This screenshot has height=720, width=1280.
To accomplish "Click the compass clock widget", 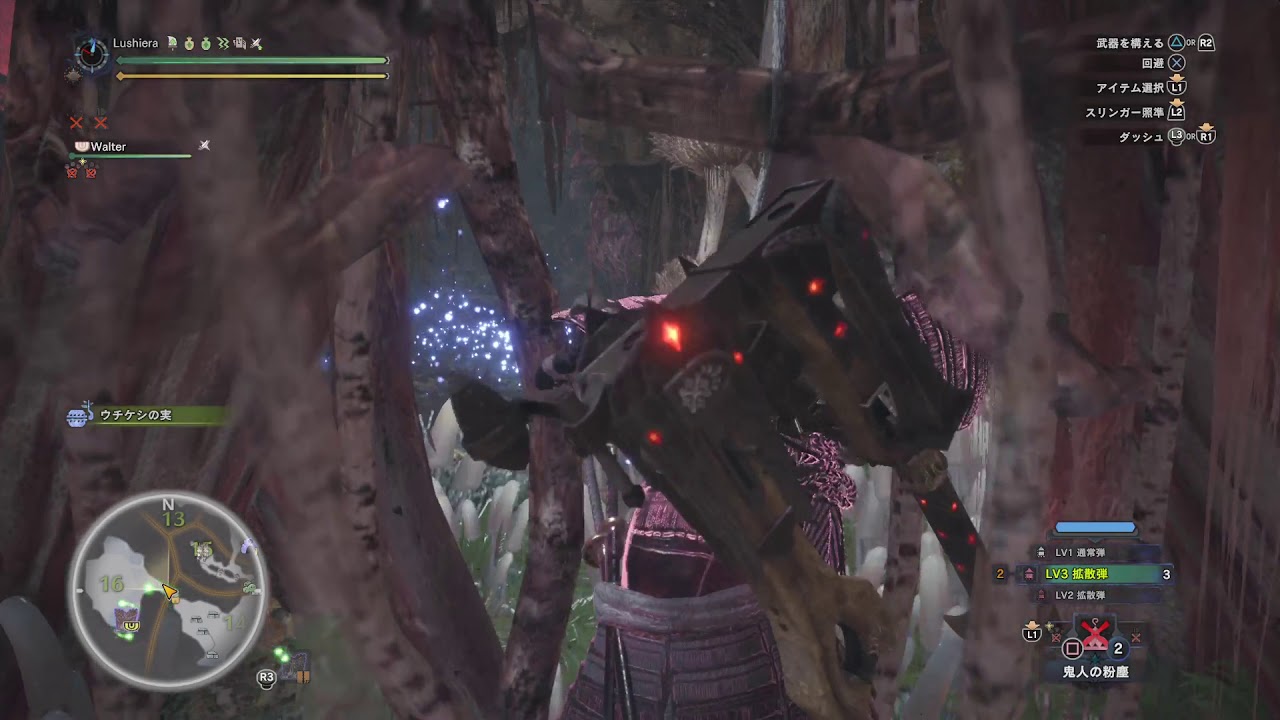I will (90, 52).
